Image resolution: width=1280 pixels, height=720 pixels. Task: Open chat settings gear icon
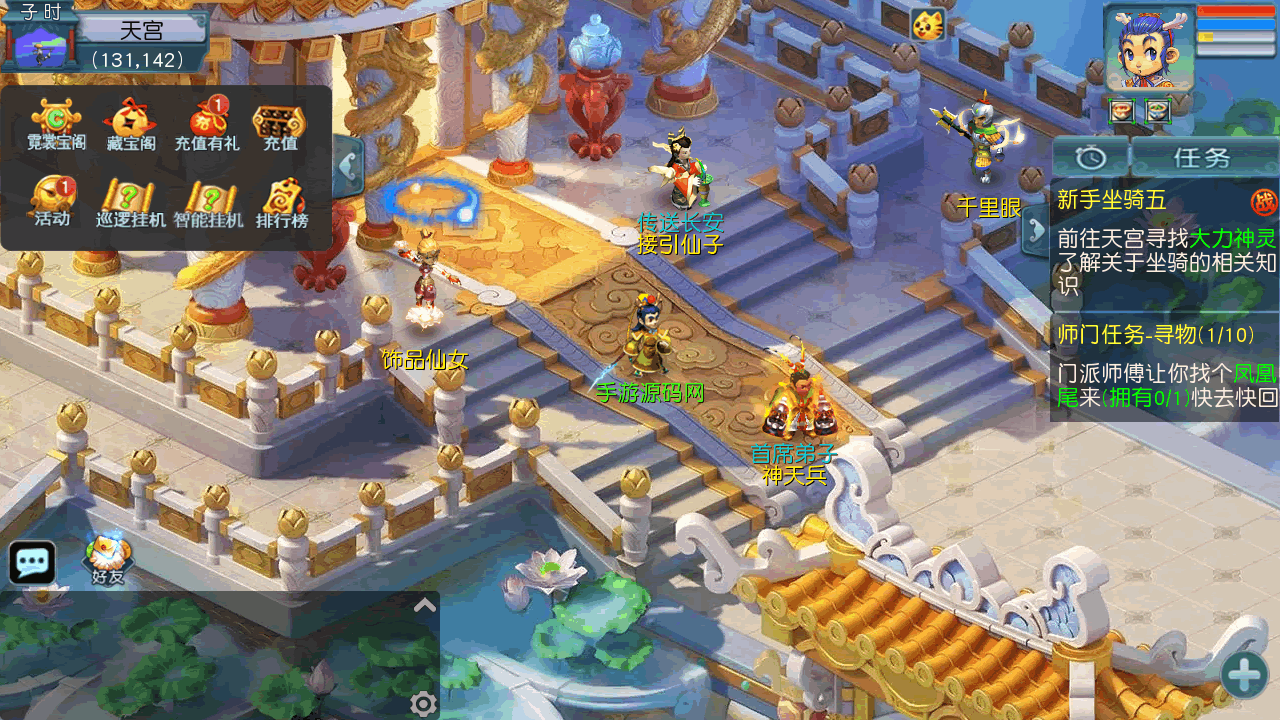(423, 704)
